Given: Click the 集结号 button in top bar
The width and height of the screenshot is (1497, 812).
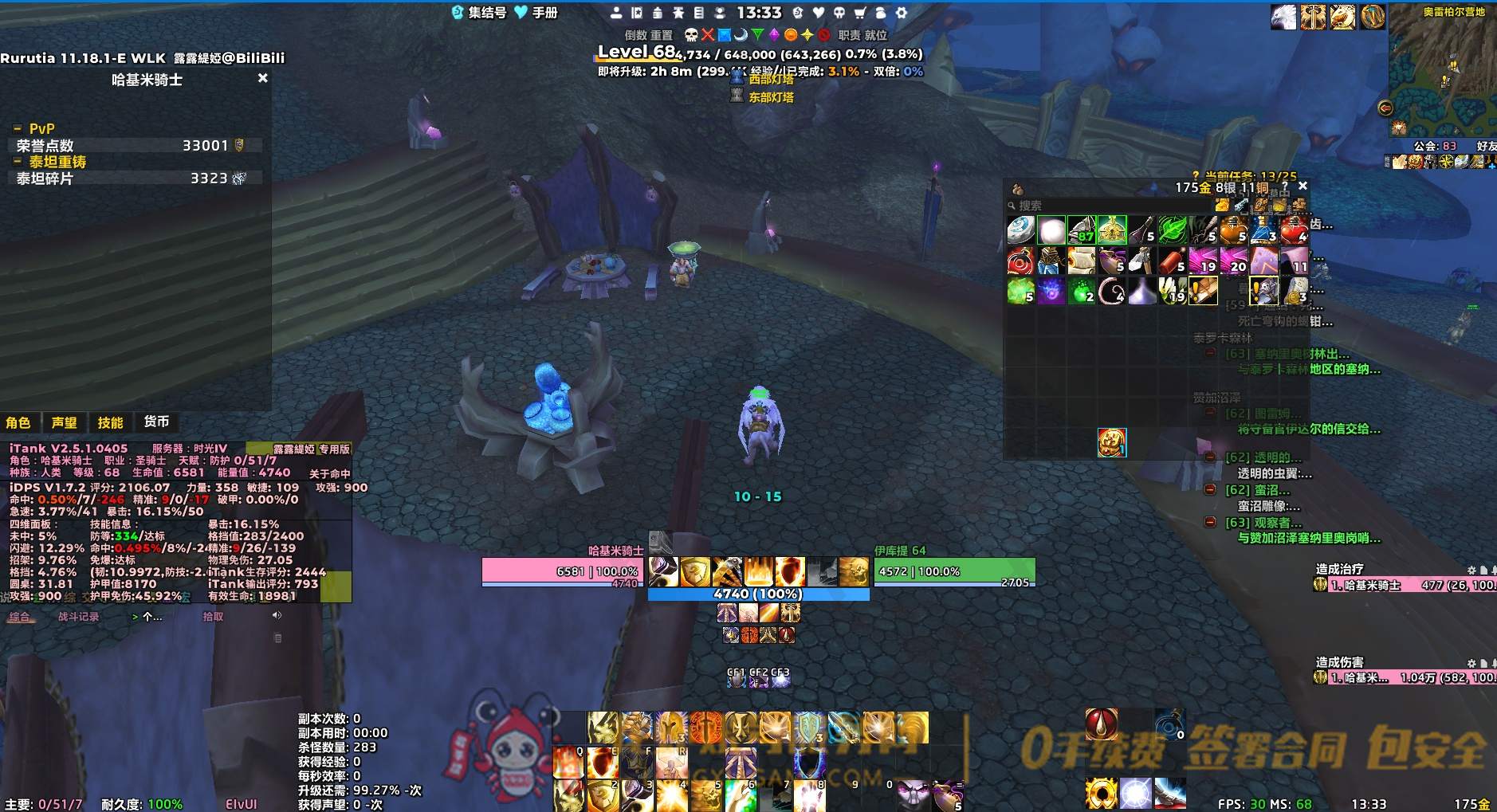Looking at the screenshot, I should (479, 13).
